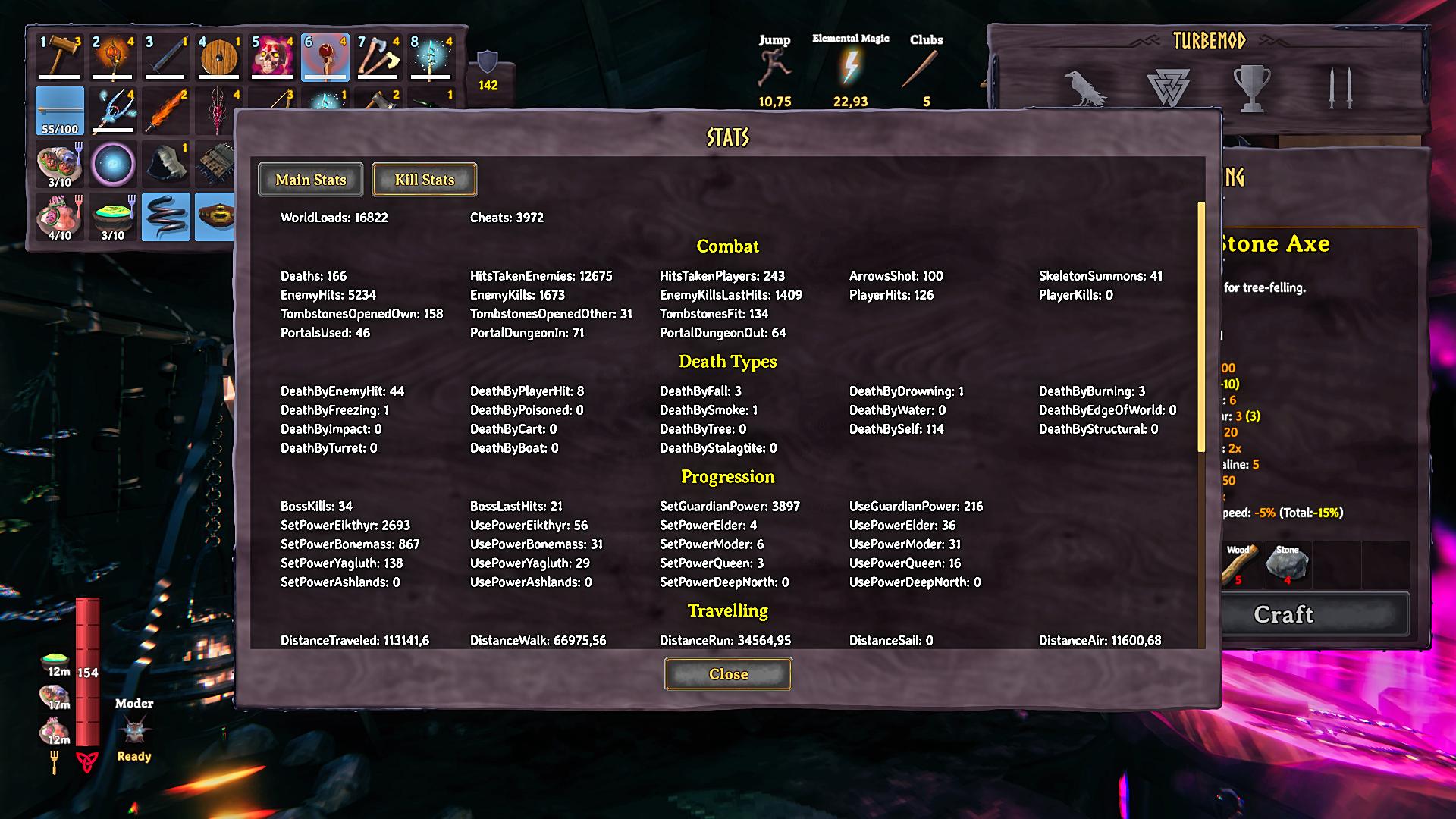1456x819 pixels.
Task: Select the dual axes in hotbar slot 7
Action: pyautogui.click(x=378, y=57)
